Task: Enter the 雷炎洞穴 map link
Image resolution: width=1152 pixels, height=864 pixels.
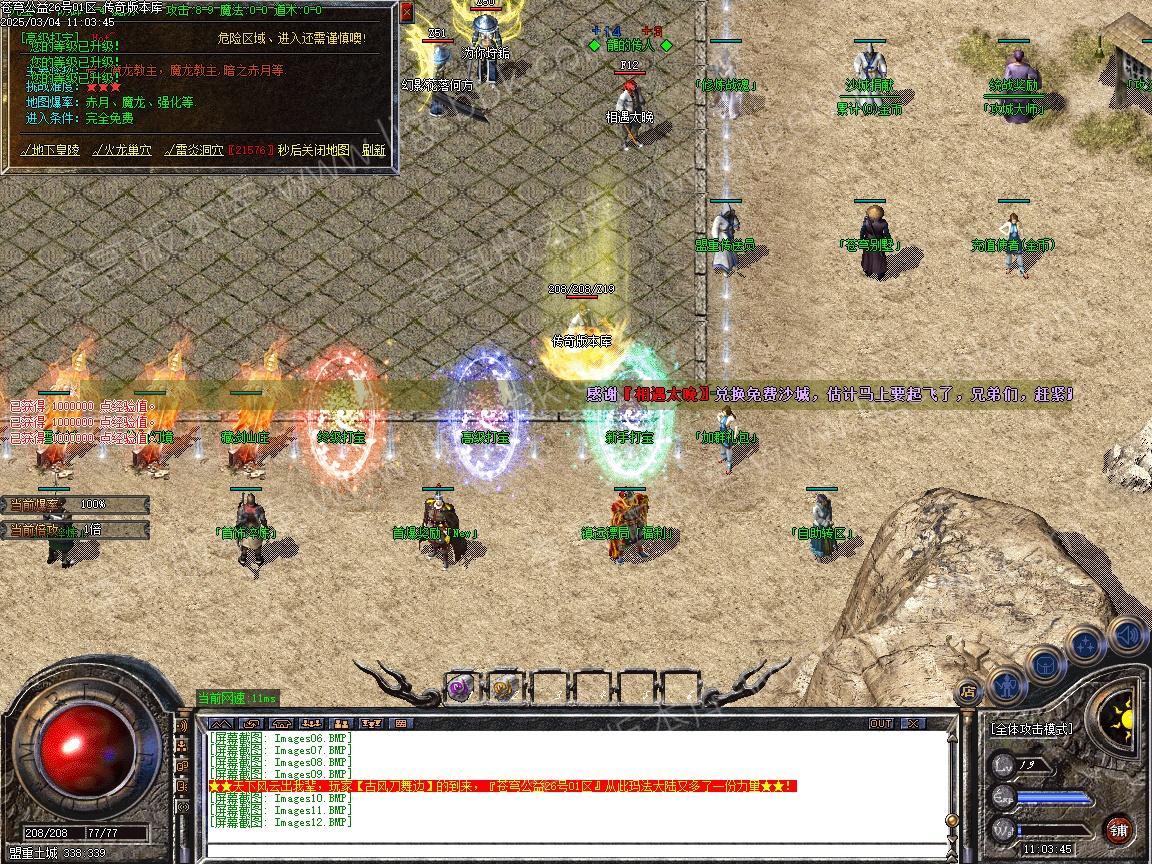Action: point(194,150)
